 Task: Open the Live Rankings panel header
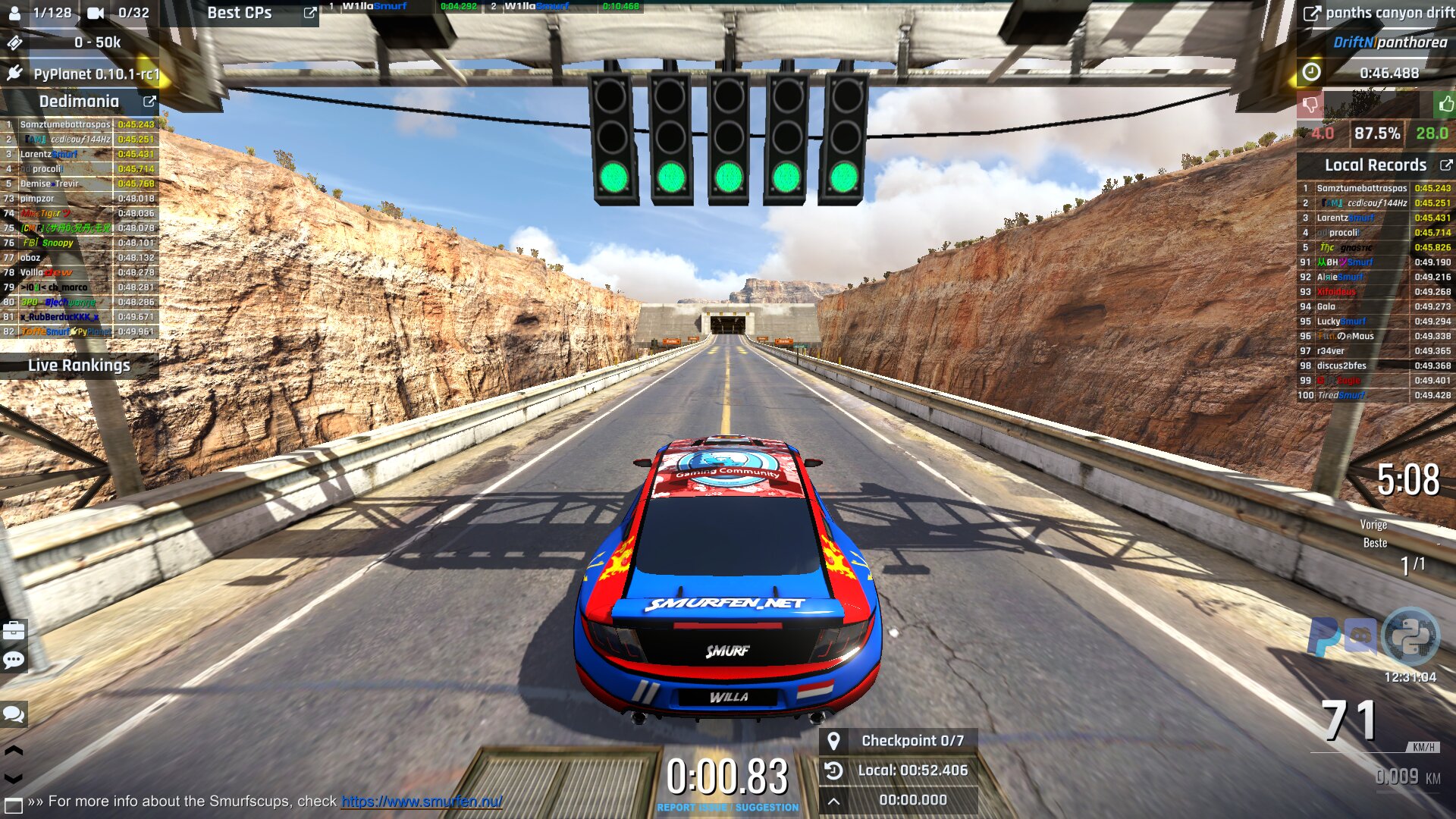point(79,366)
